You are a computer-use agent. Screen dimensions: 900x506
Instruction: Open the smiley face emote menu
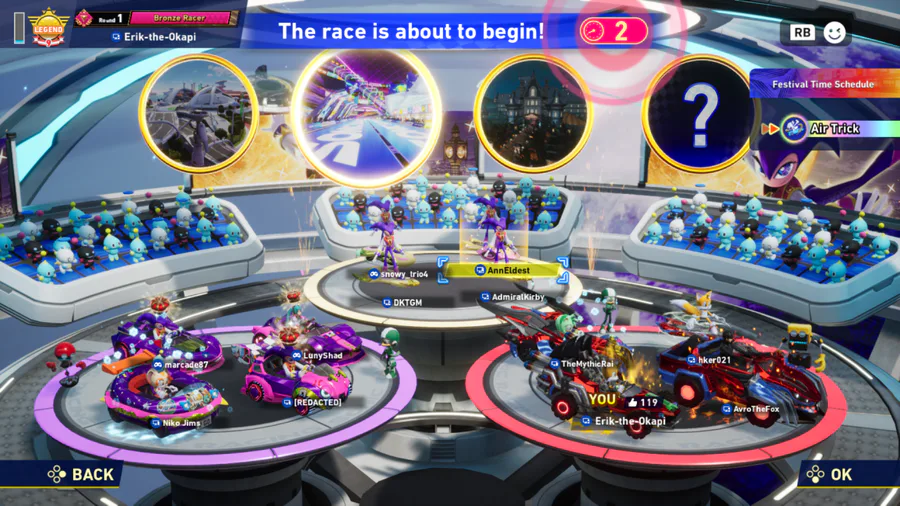pos(834,32)
